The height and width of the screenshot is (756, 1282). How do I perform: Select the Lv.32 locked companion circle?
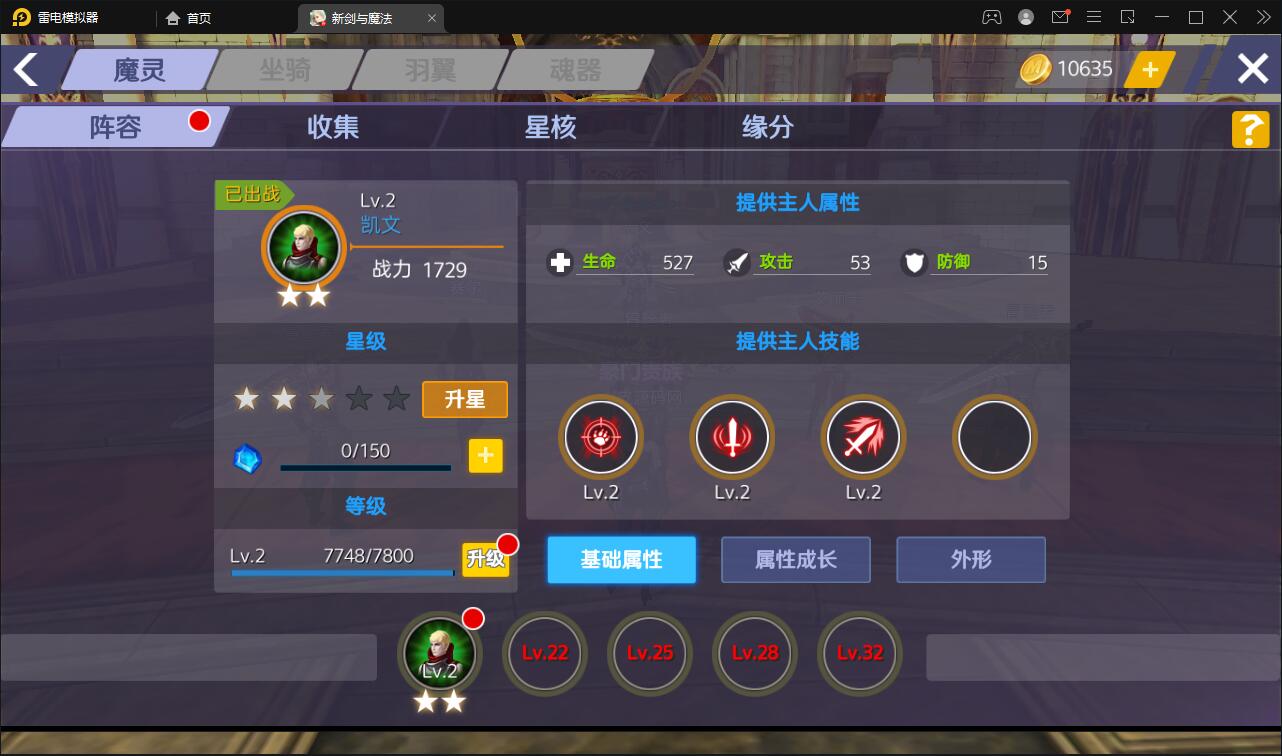point(859,654)
